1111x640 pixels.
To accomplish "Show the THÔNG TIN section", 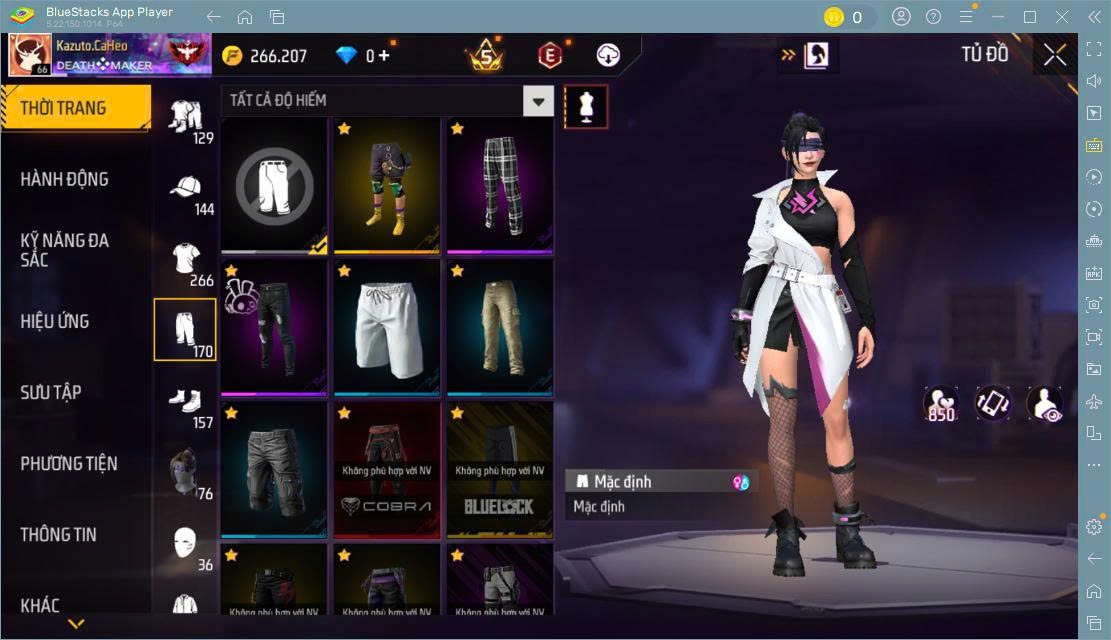I will point(59,534).
